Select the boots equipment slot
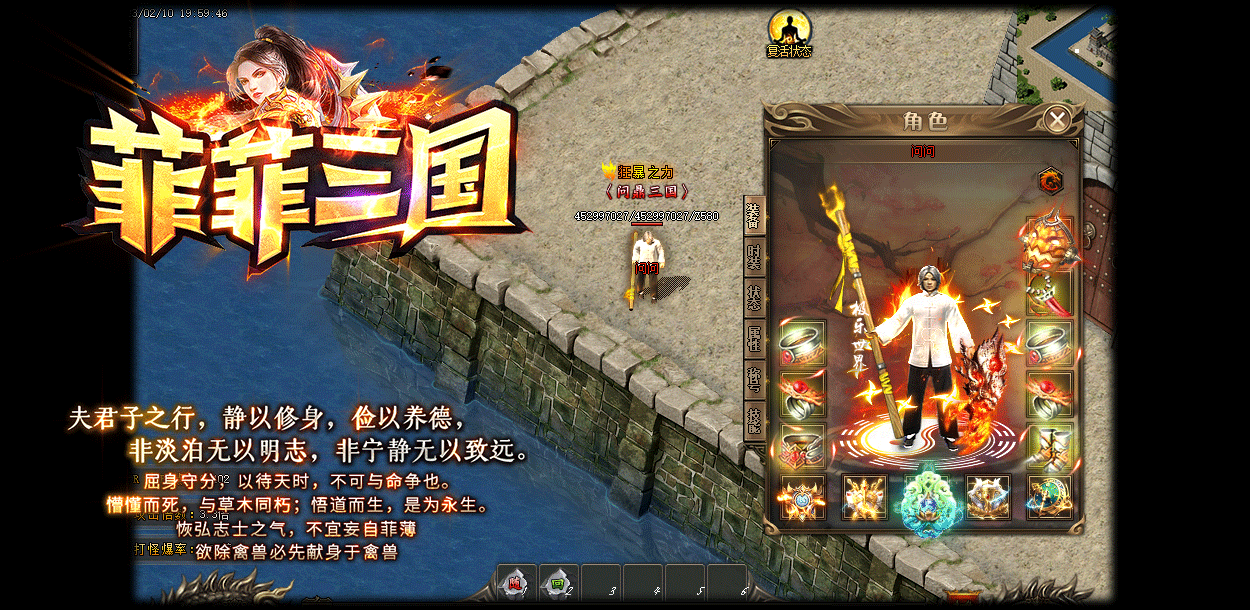Viewport: 1250px width, 610px height. [1049, 446]
